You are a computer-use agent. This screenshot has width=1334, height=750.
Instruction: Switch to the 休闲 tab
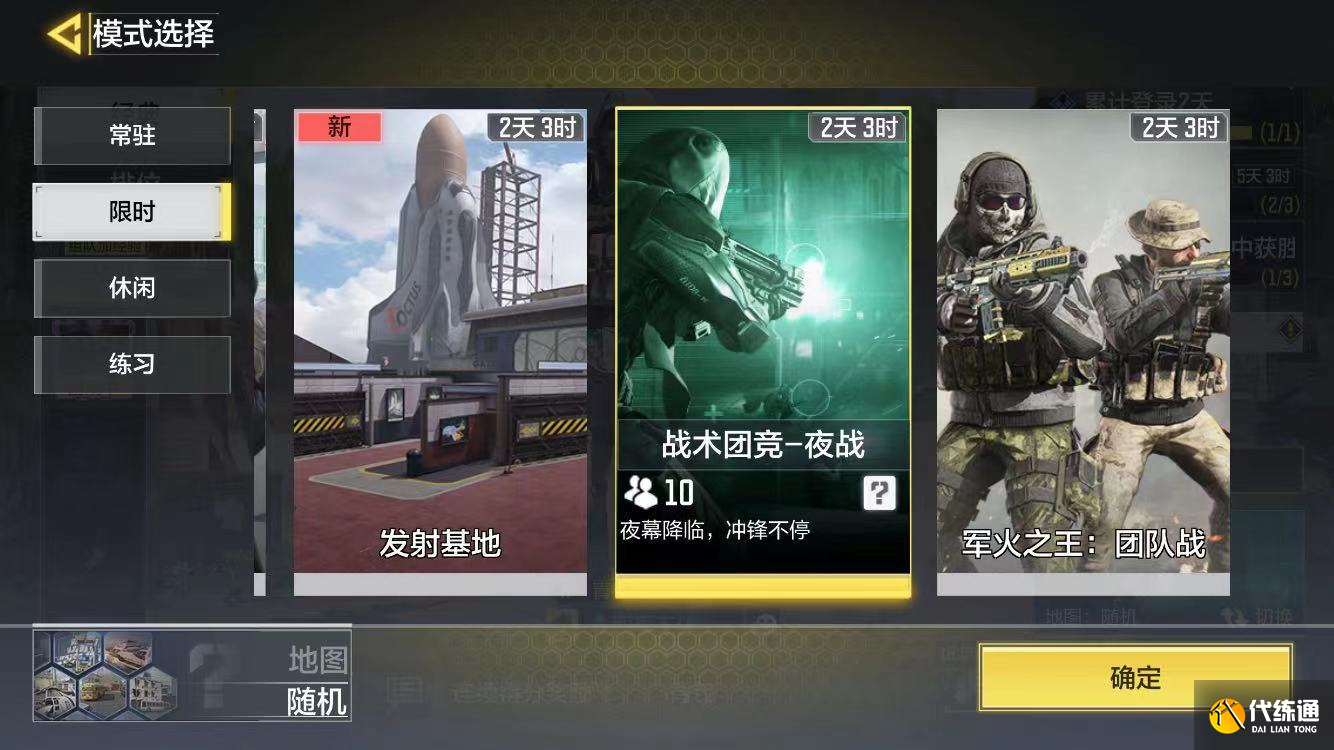(x=132, y=288)
